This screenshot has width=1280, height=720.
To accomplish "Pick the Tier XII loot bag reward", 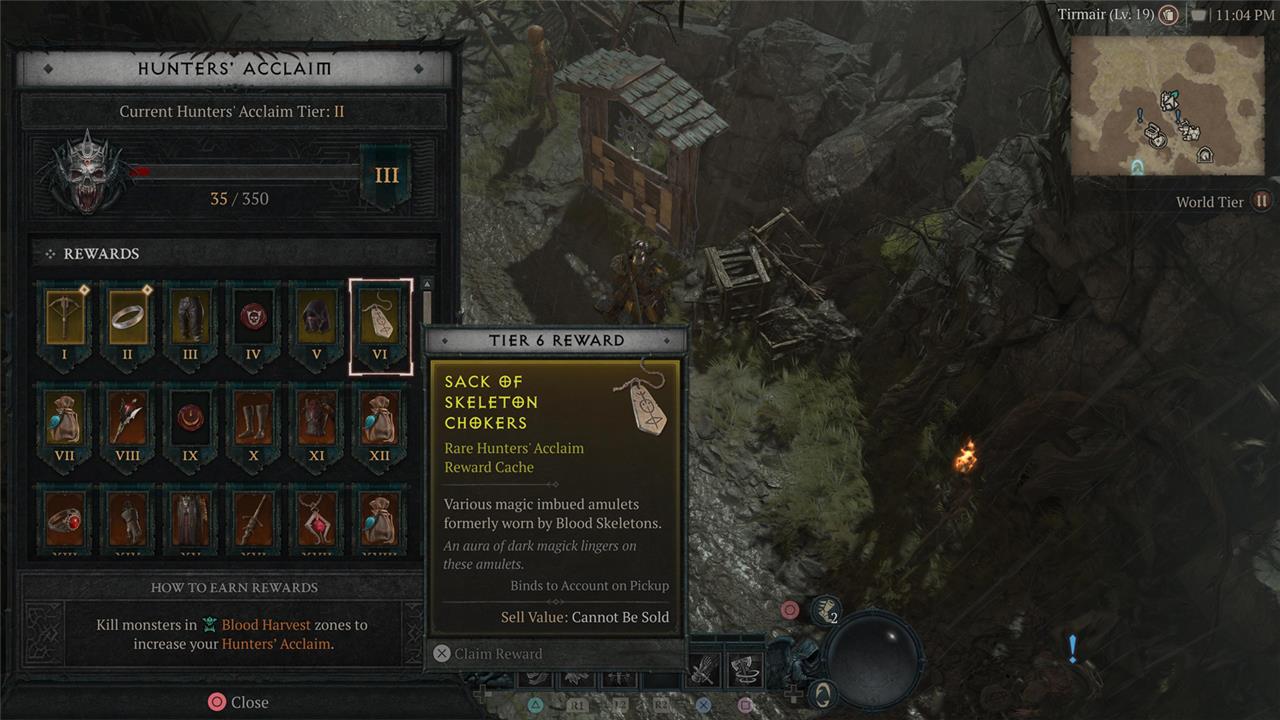I will (380, 418).
